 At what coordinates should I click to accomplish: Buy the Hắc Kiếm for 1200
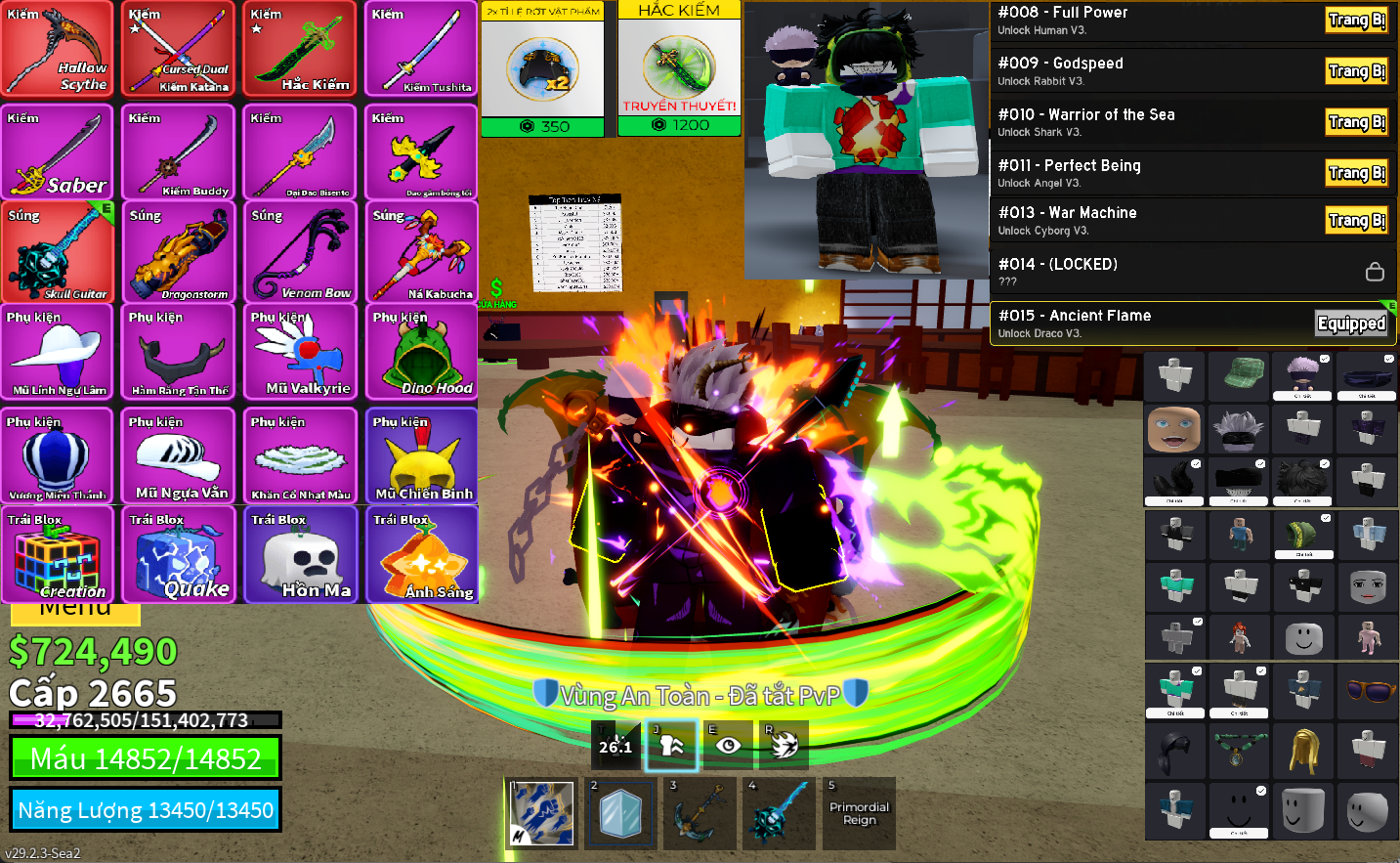point(679,125)
